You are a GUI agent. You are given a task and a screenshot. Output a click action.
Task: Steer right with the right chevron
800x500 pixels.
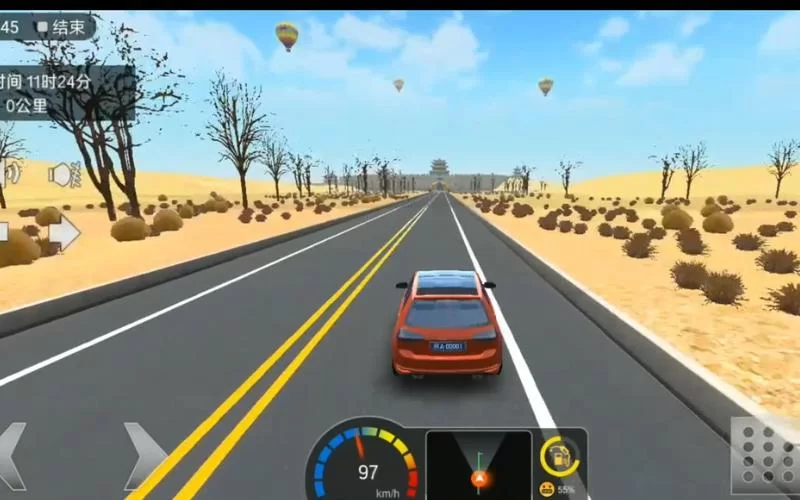(144, 456)
